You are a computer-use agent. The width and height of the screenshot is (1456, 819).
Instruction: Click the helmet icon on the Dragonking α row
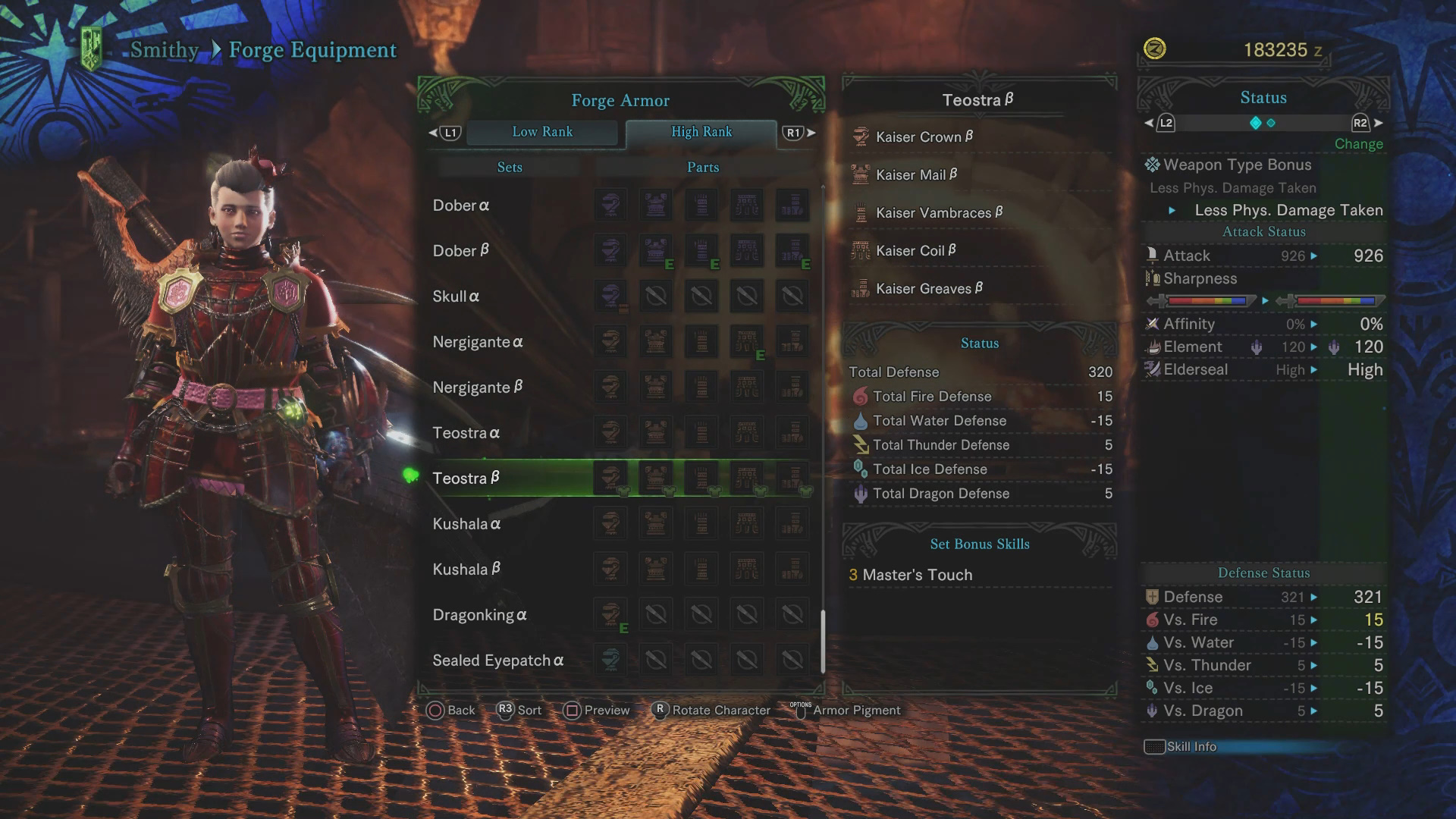click(x=610, y=614)
